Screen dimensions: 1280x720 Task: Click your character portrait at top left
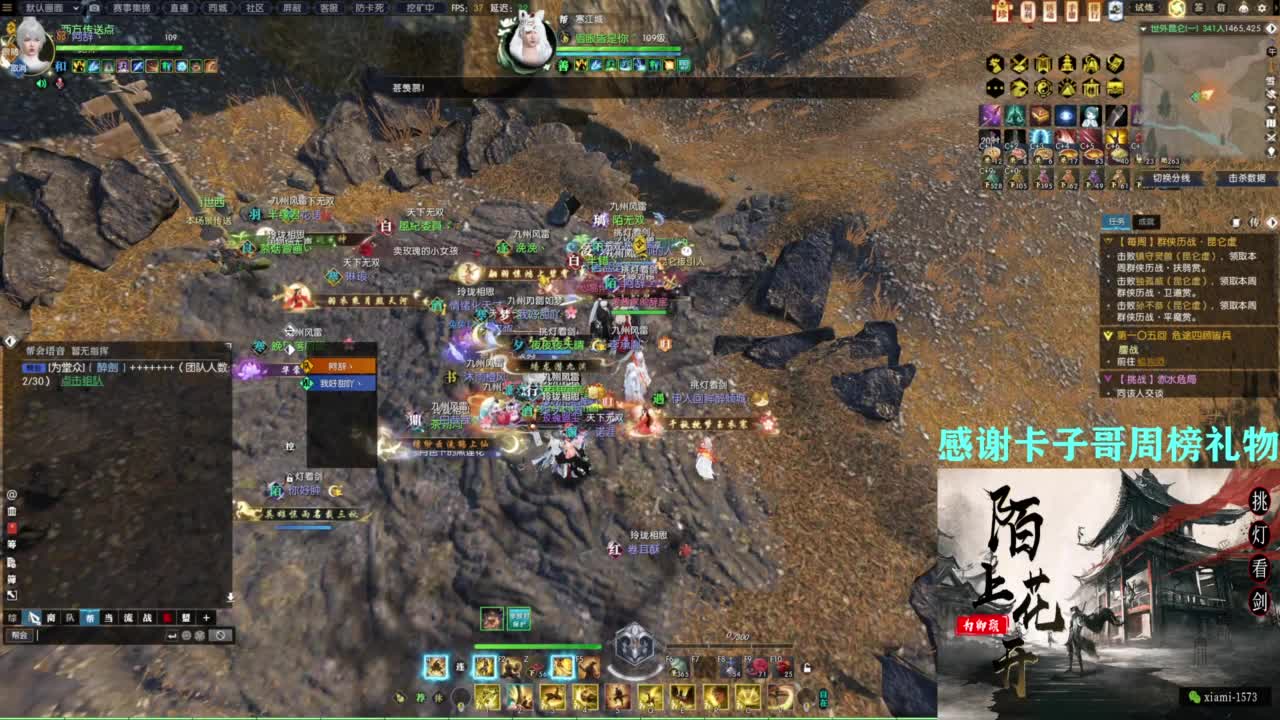coord(32,48)
